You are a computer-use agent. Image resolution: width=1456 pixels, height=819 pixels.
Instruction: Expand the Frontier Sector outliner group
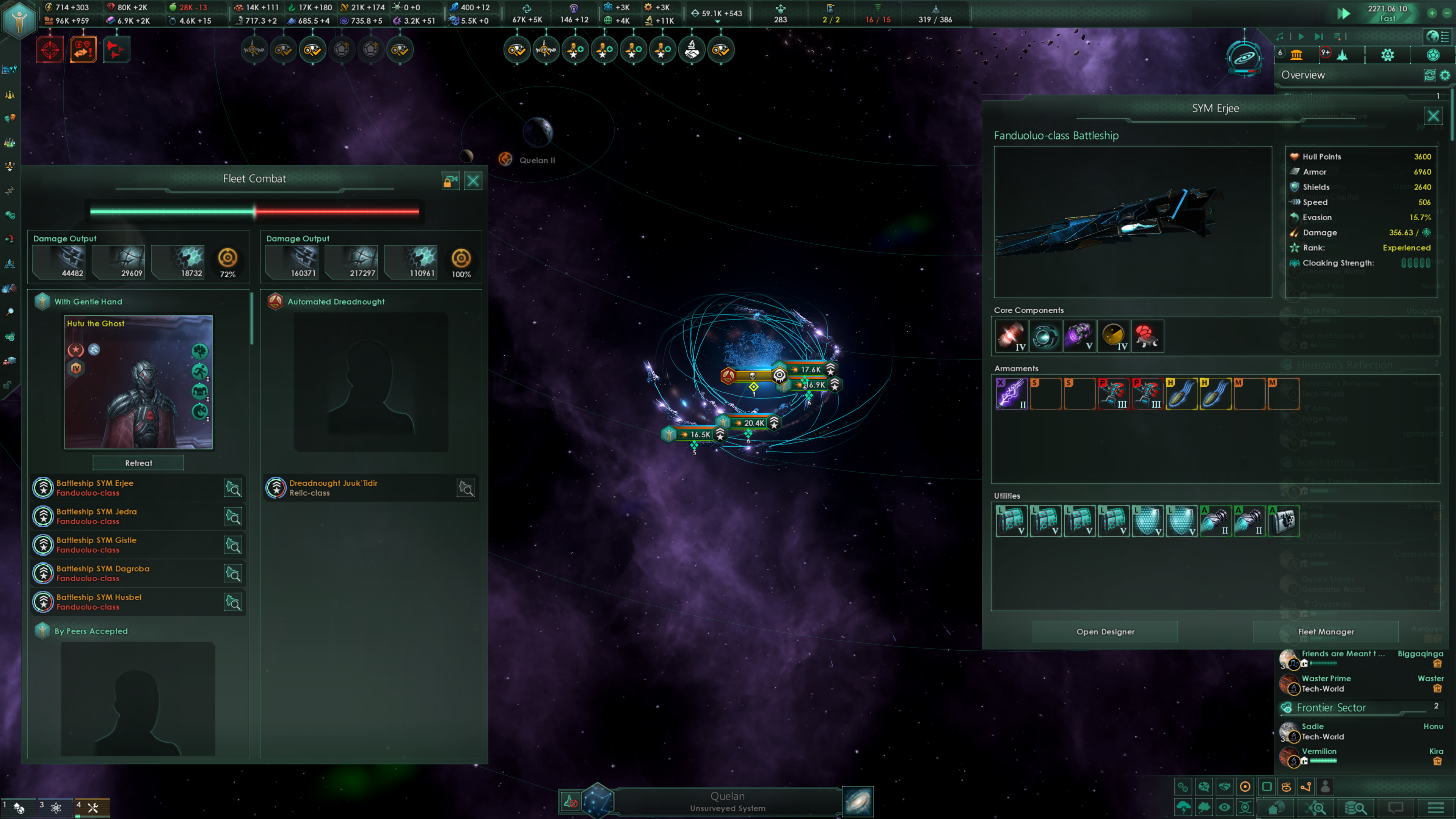[x=1331, y=708]
